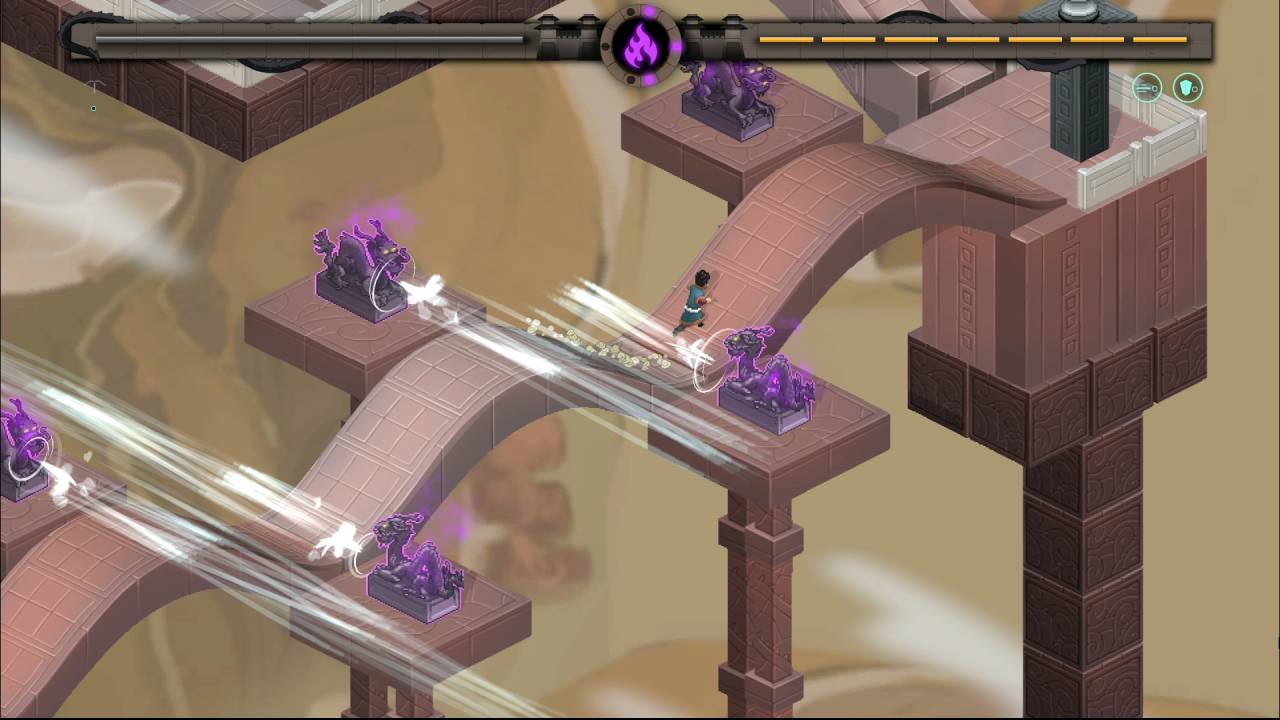Click the purple orb below the flame emblem
This screenshot has height=720, width=1280.
click(648, 80)
